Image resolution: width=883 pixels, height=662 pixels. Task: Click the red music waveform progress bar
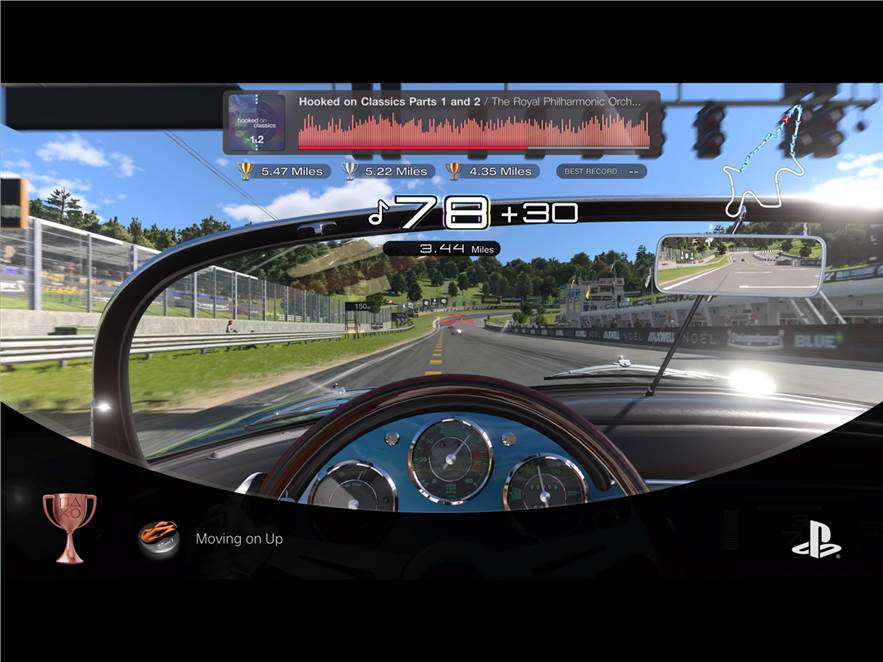(x=473, y=132)
